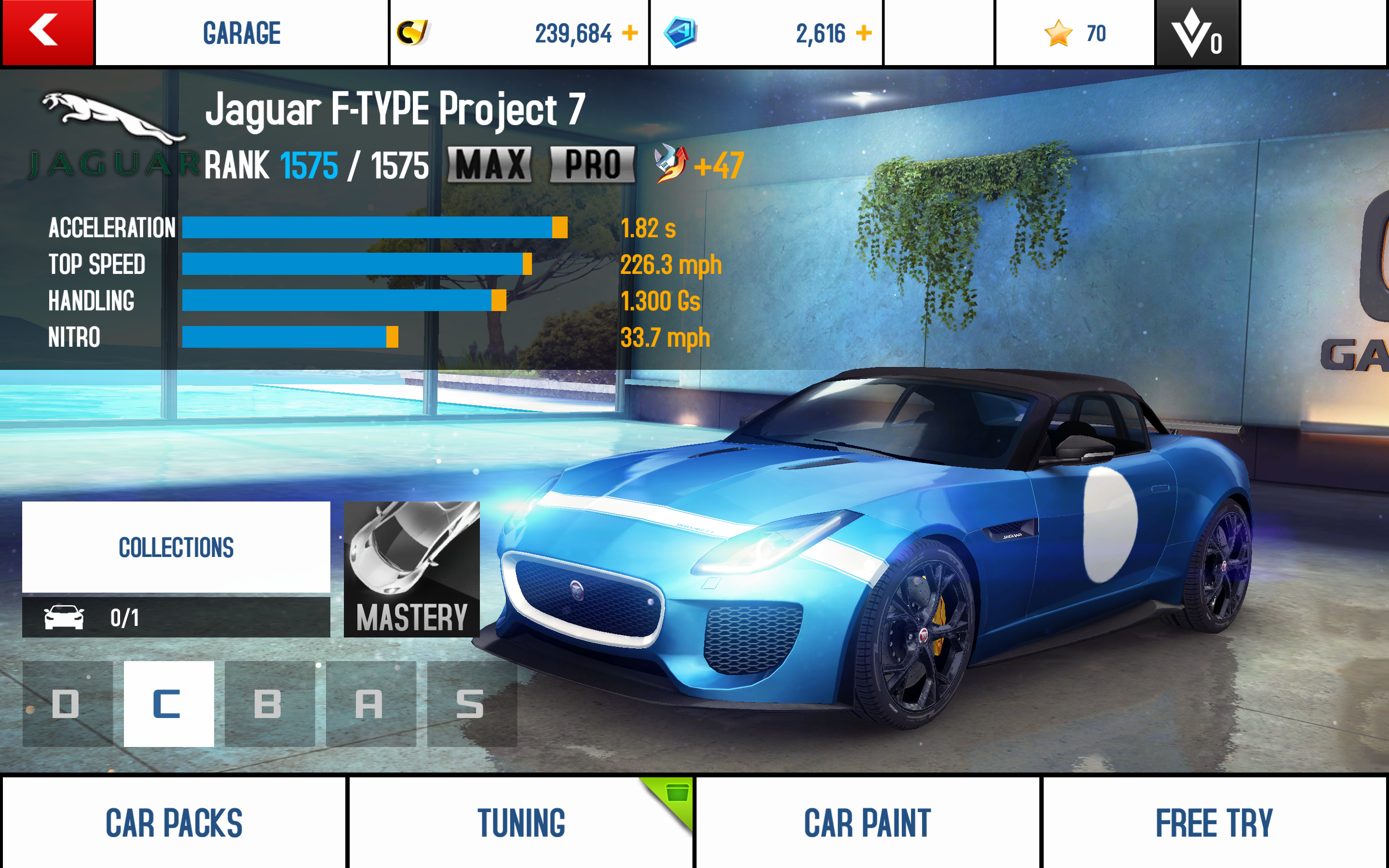Open the Mastery challenges tile
This screenshot has width=1389, height=868.
[x=411, y=569]
